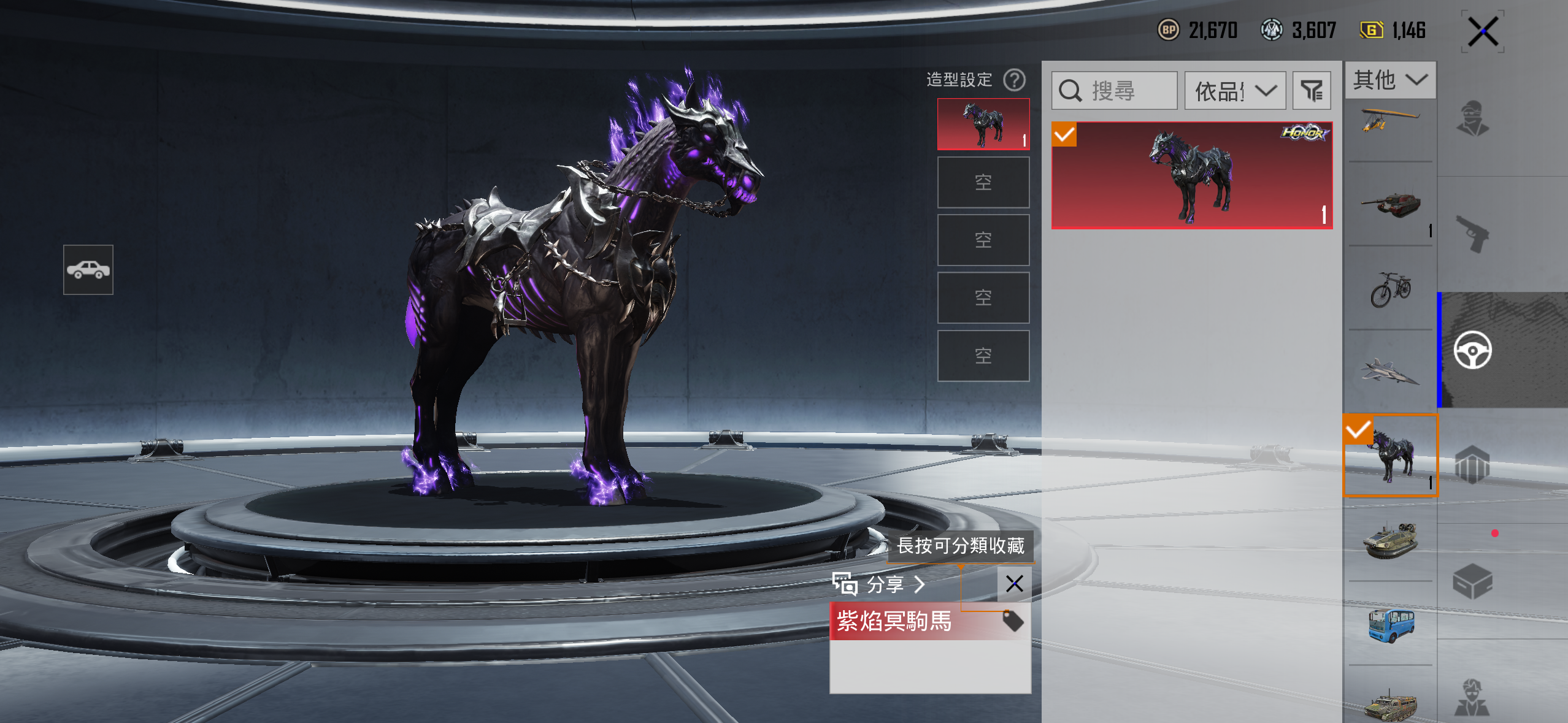Close the inventory screen with top-right X
This screenshot has width=1568, height=723.
pyautogui.click(x=1483, y=31)
